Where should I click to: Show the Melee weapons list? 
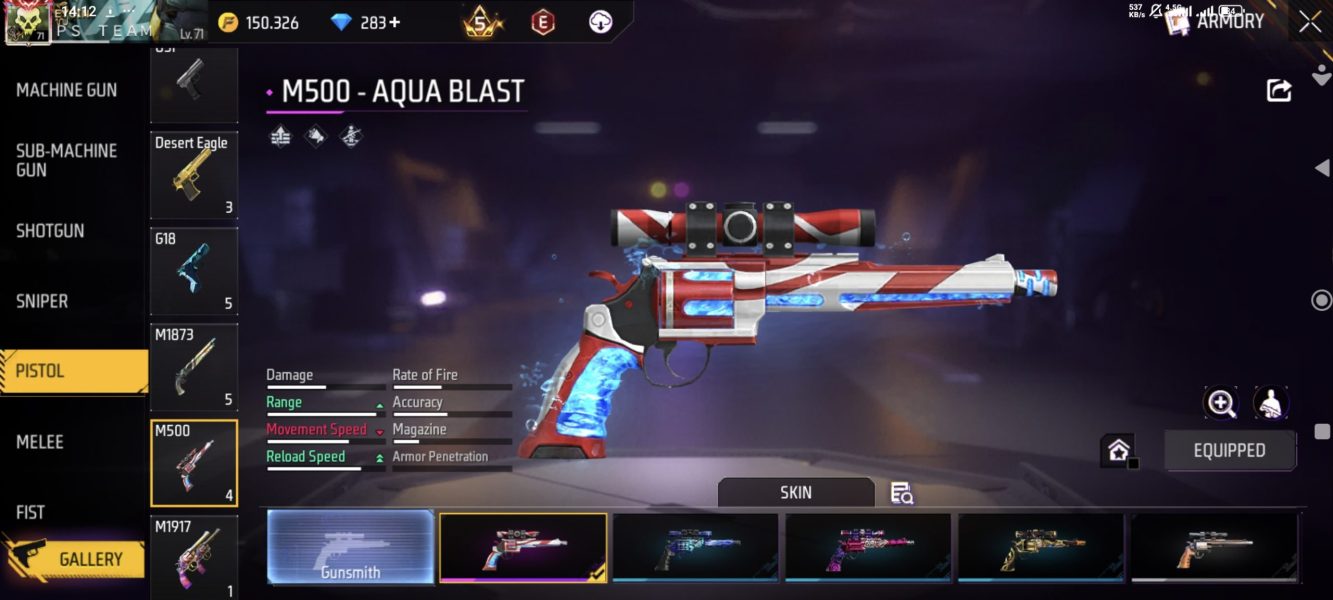pyautogui.click(x=40, y=442)
